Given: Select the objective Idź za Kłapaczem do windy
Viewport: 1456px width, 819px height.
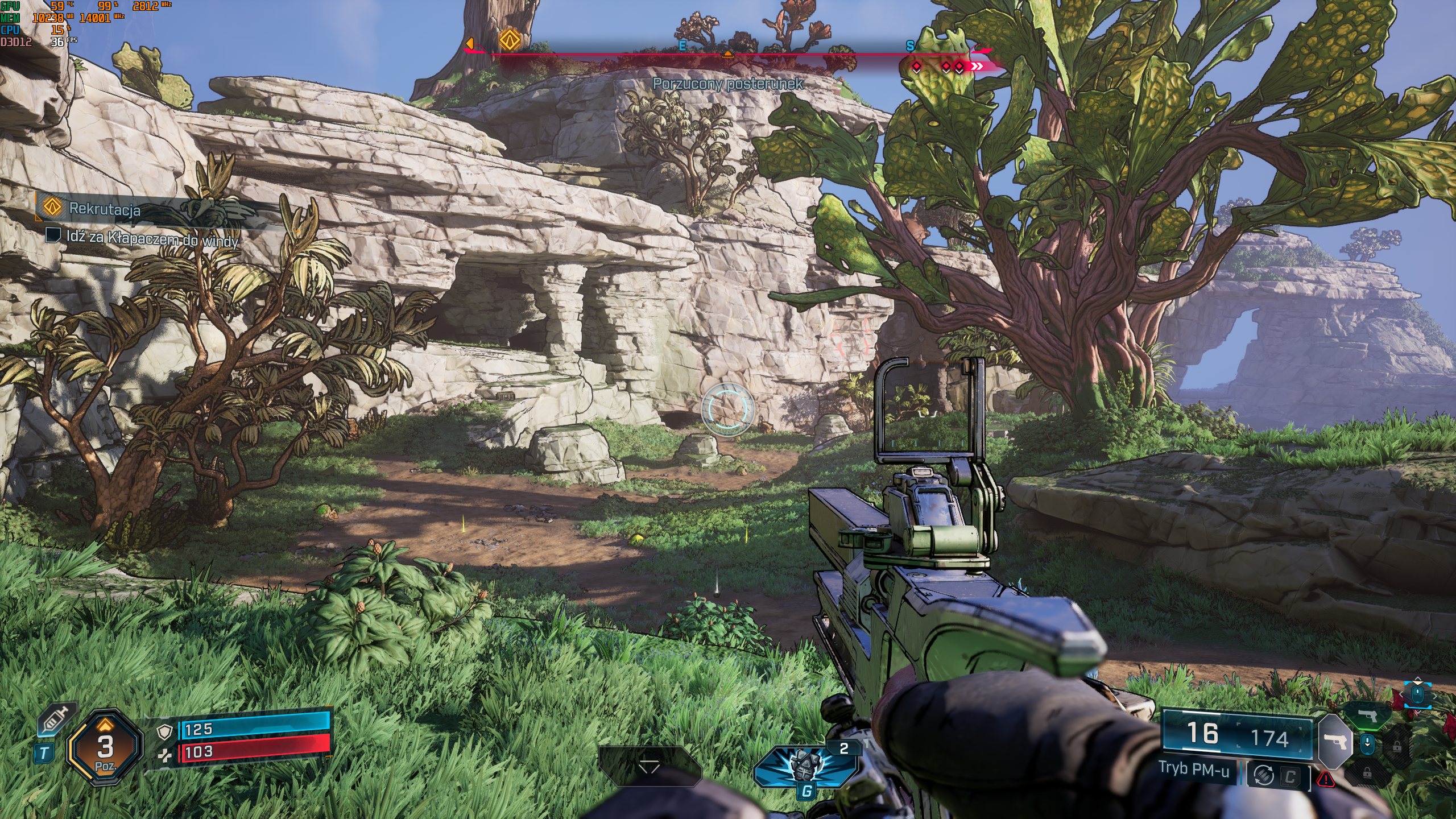Looking at the screenshot, I should pyautogui.click(x=152, y=238).
